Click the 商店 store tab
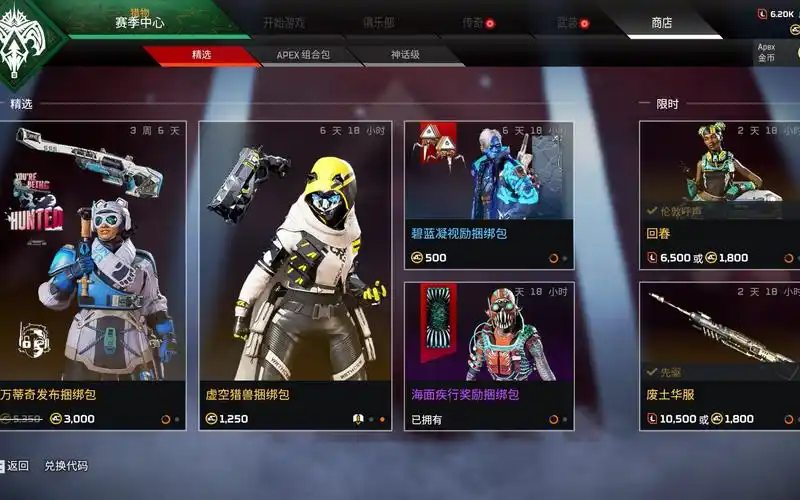 tap(662, 22)
